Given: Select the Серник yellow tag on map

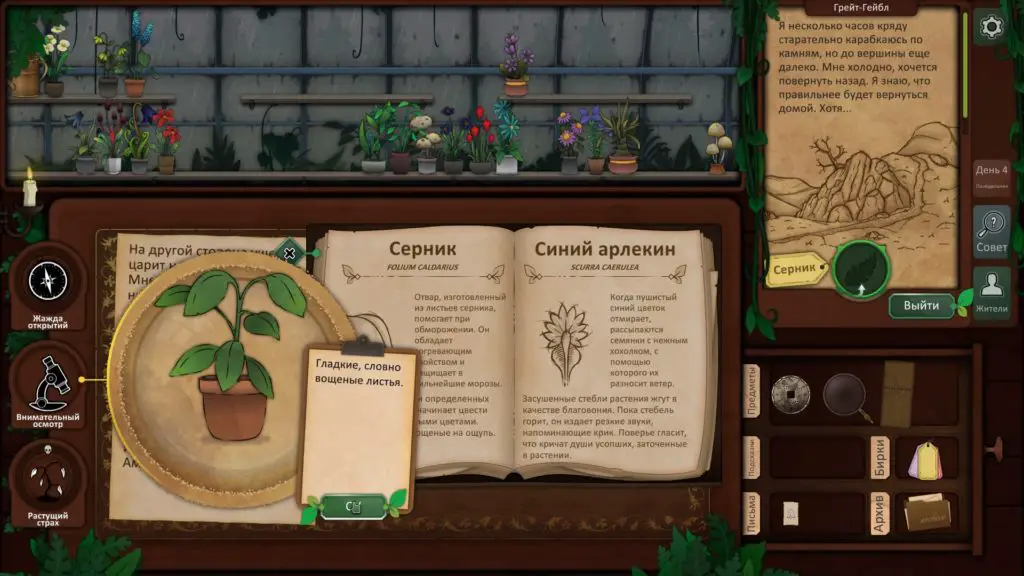Looking at the screenshot, I should click(797, 269).
